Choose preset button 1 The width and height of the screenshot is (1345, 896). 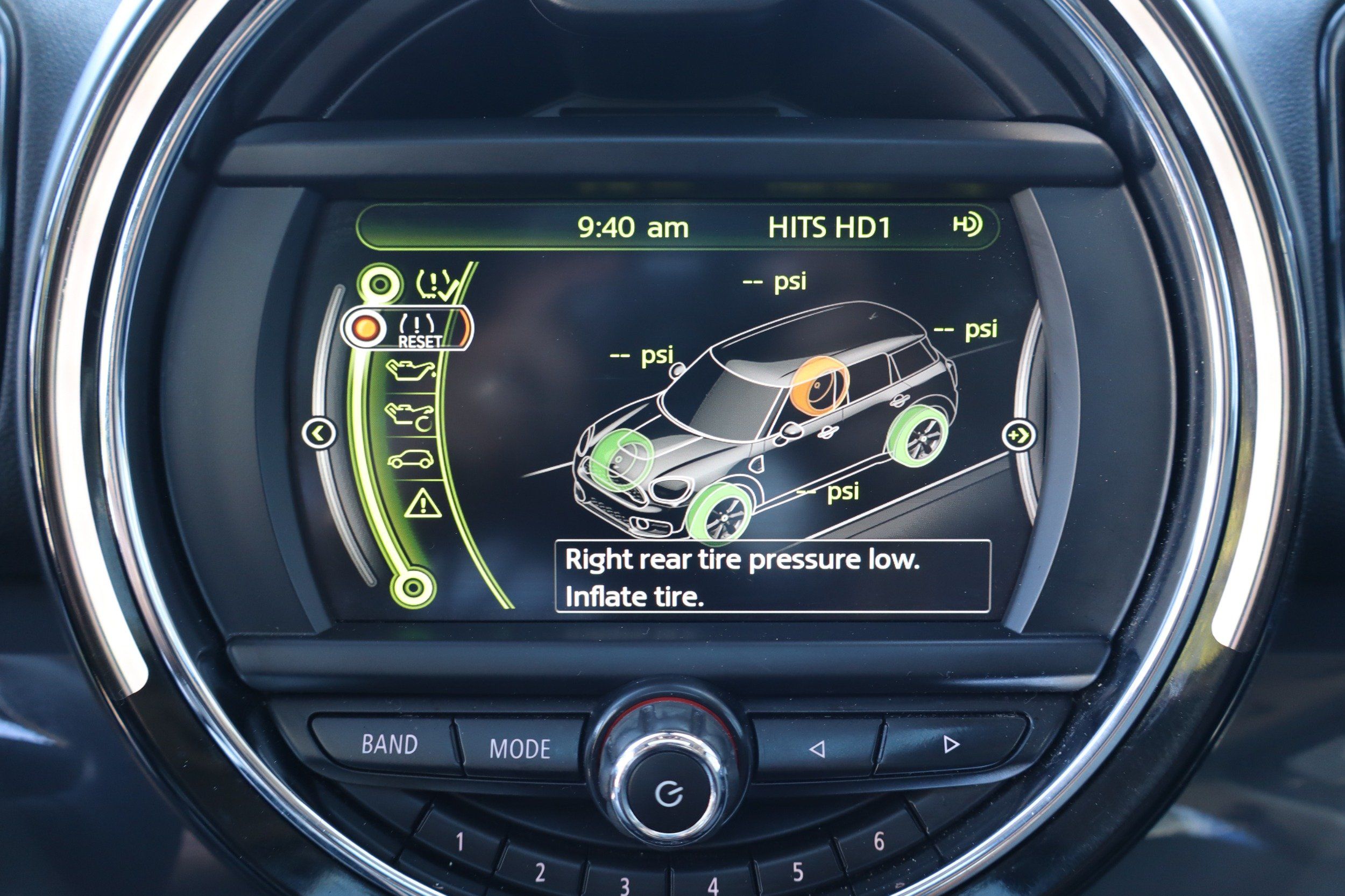[459, 842]
